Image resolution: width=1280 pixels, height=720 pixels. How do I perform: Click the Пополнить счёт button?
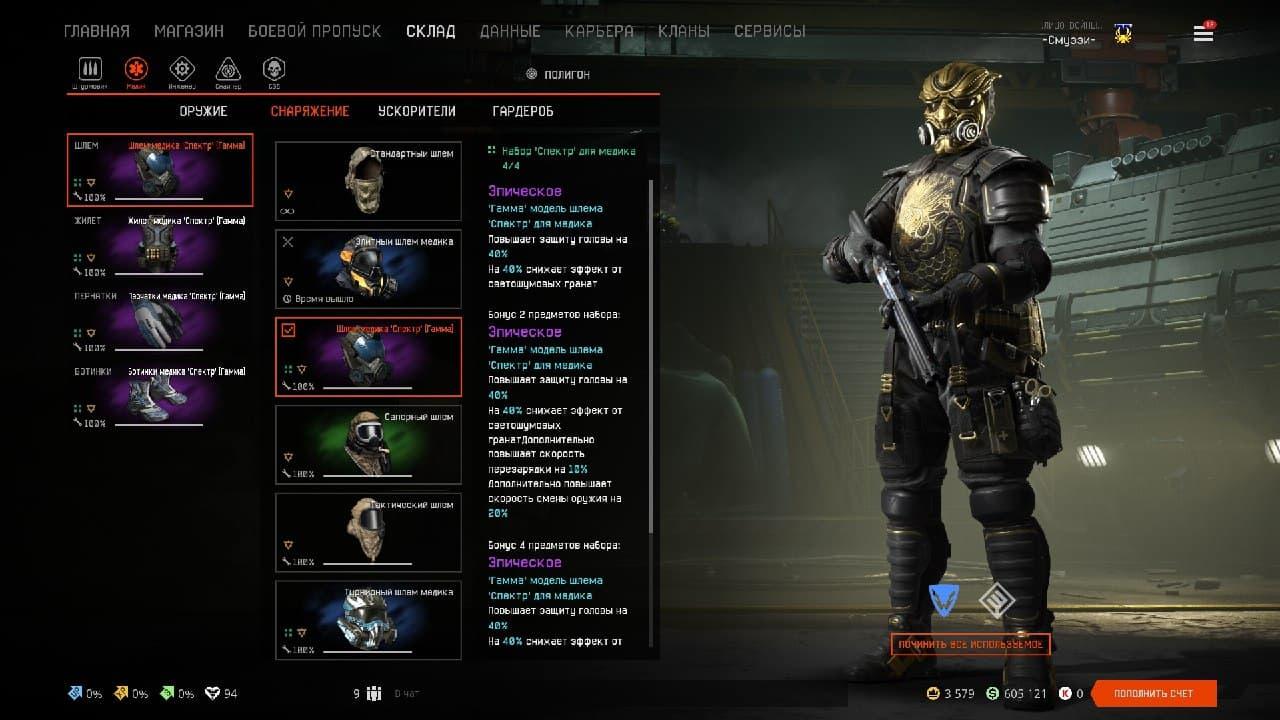(1154, 693)
